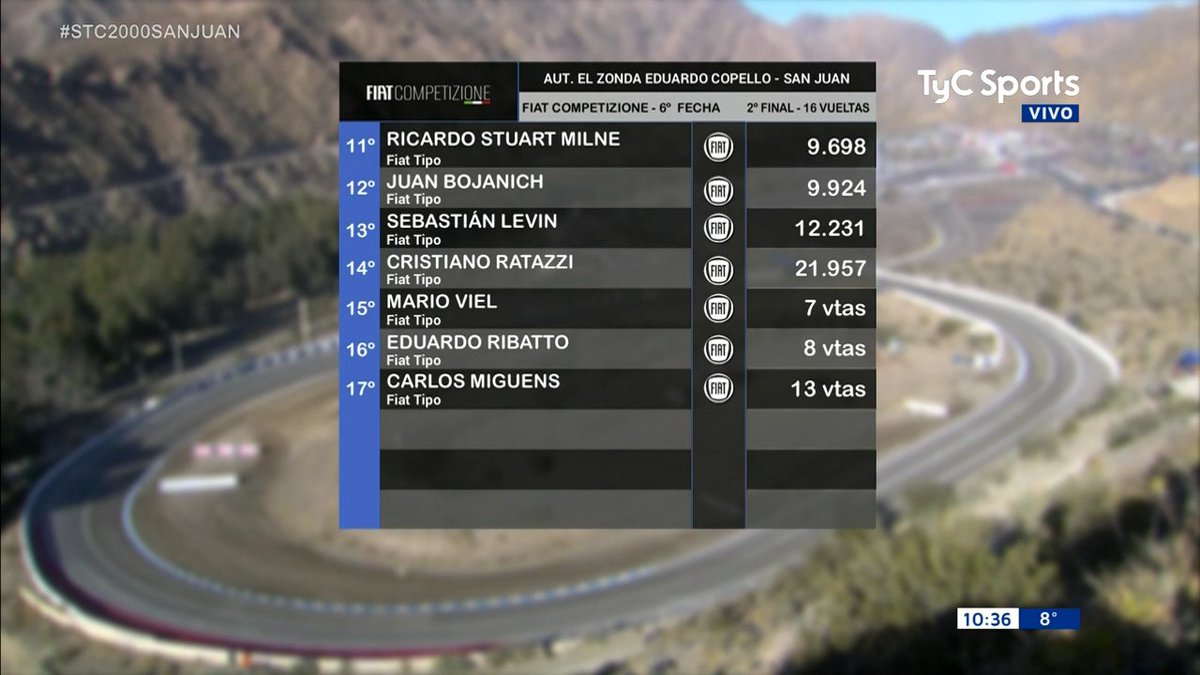Choose Carlos Miguens in 17th place

click(473, 388)
